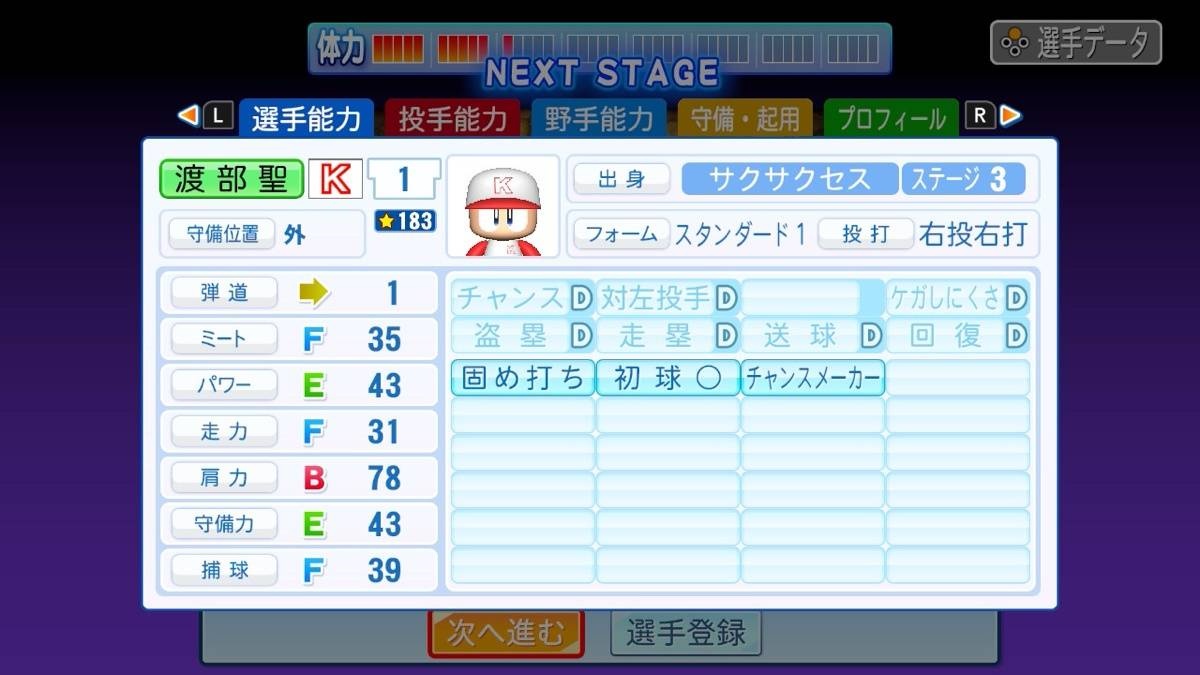Select the ケガしにくさ D rating cell
This screenshot has height=675, width=1200.
(x=957, y=298)
